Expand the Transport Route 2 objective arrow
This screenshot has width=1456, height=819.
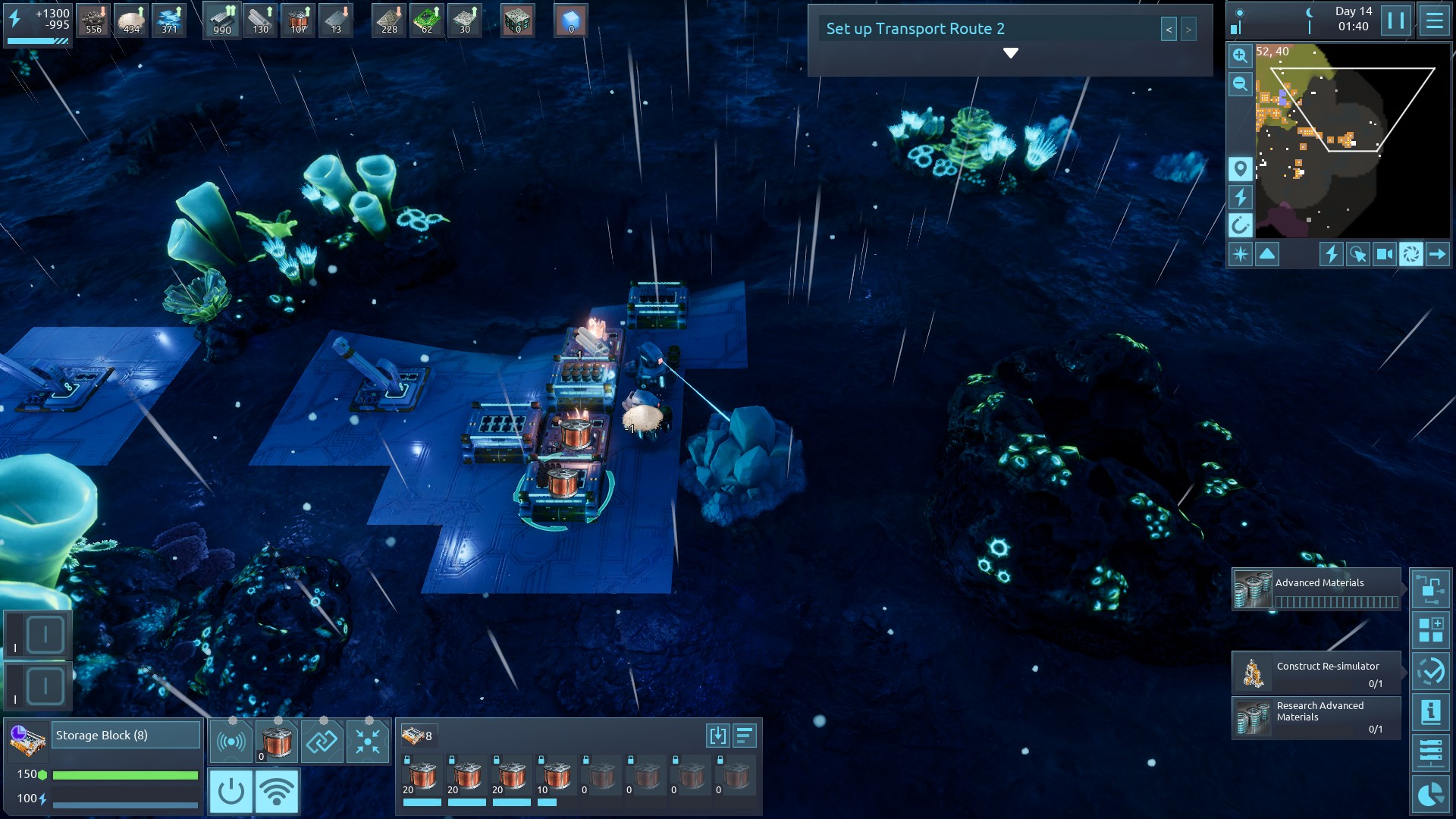[1010, 53]
